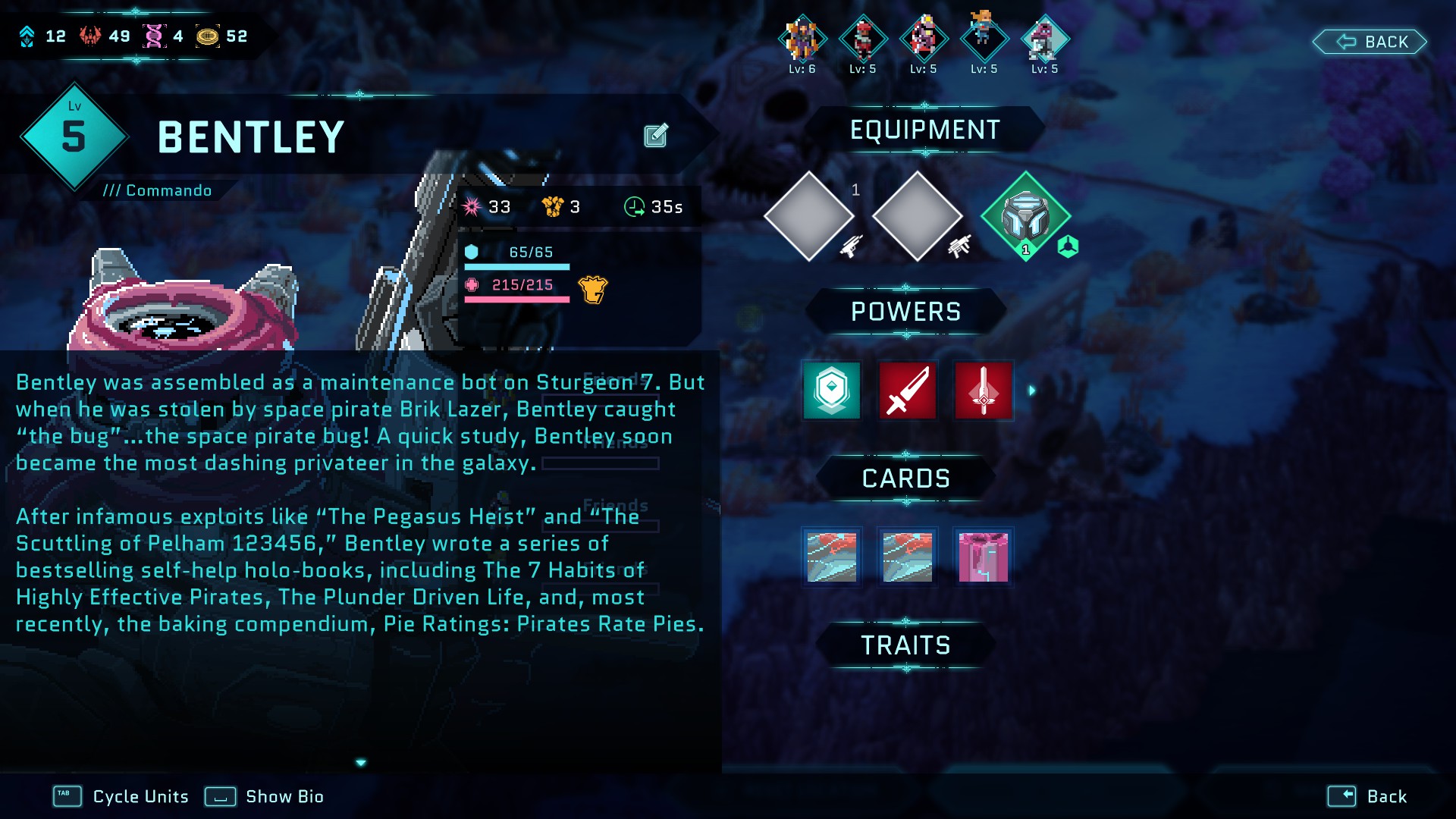
Task: Open the empty submachine gun equipment slot
Action: pyautogui.click(x=918, y=216)
